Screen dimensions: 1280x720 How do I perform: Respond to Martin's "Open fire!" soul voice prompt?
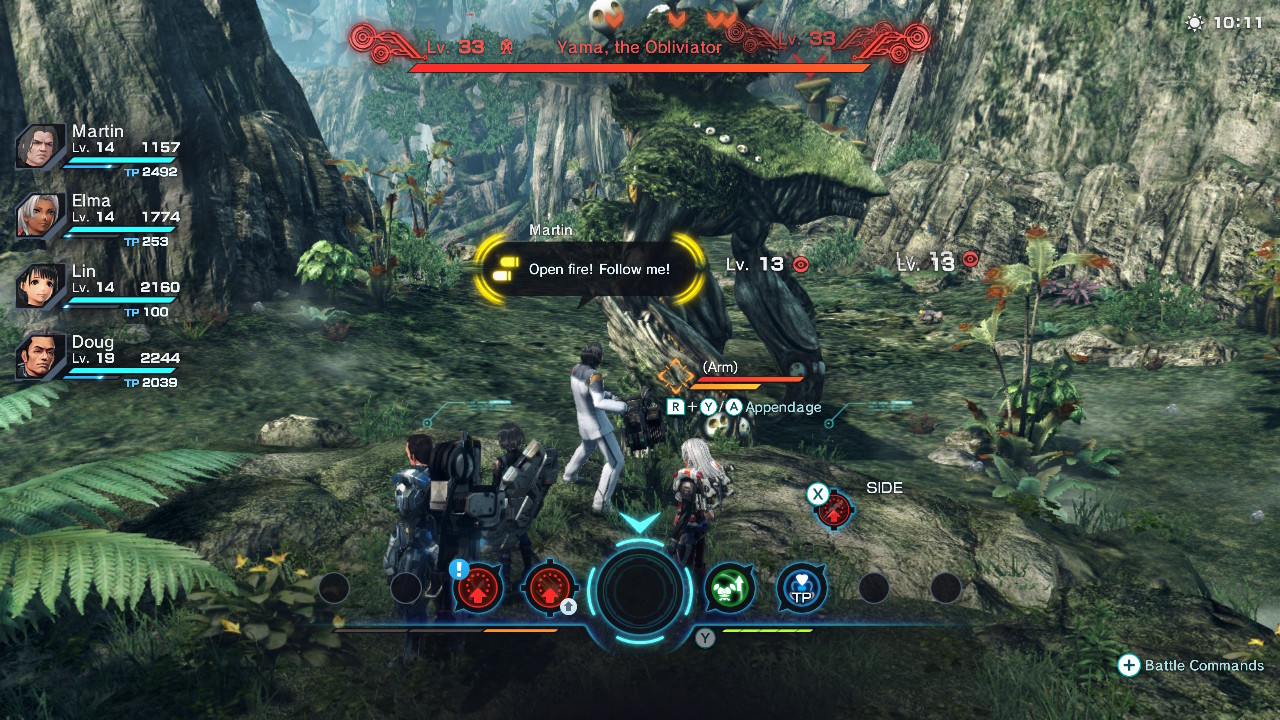click(x=588, y=269)
